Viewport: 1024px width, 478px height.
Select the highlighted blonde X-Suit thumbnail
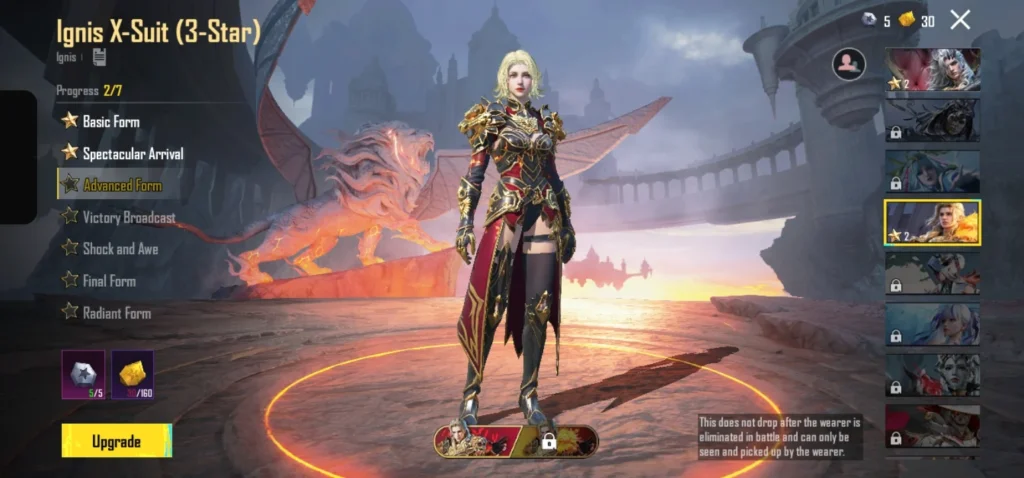(x=932, y=223)
